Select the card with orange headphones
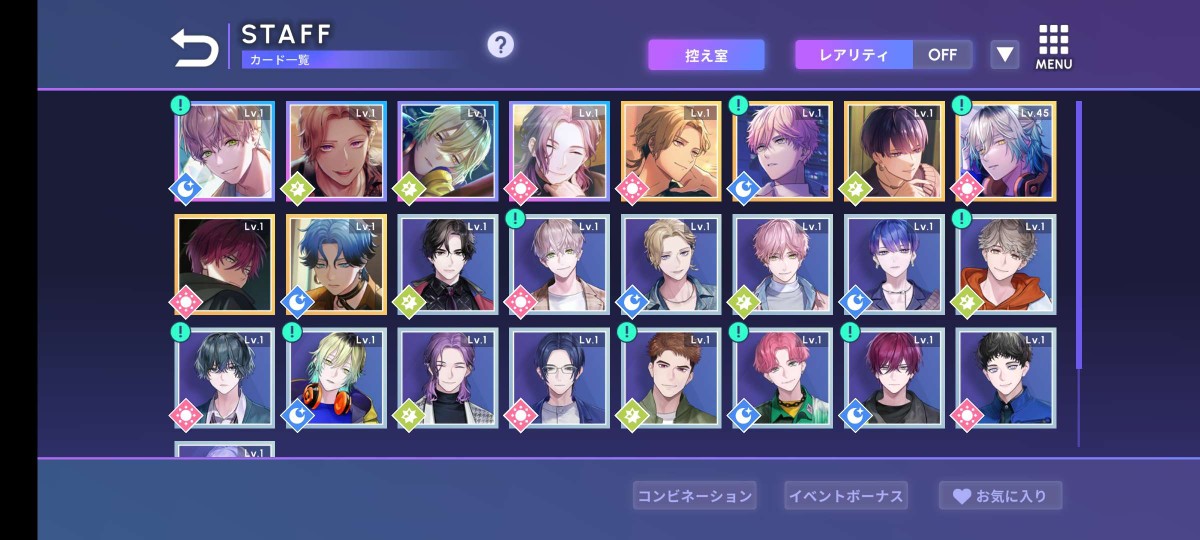The width and height of the screenshot is (1200, 540). 336,378
